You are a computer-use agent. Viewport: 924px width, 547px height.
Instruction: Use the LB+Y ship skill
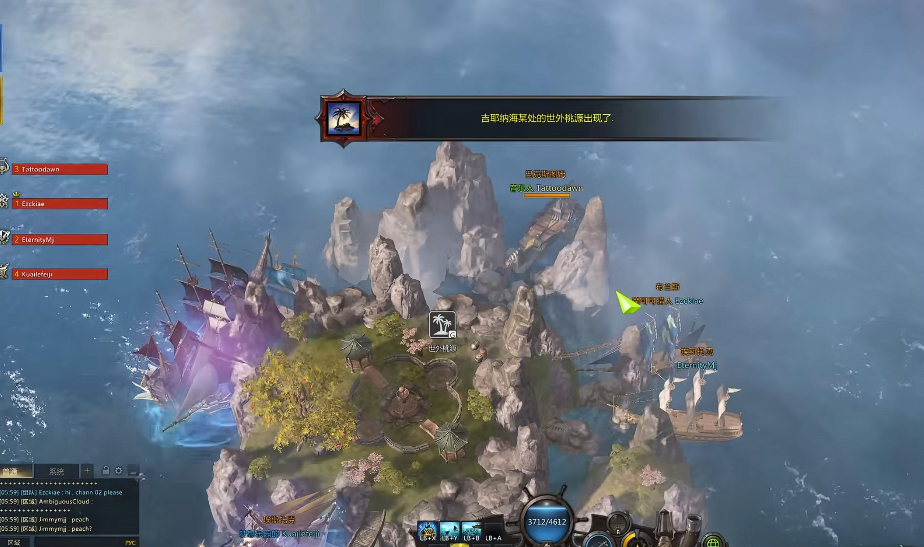coord(449,530)
